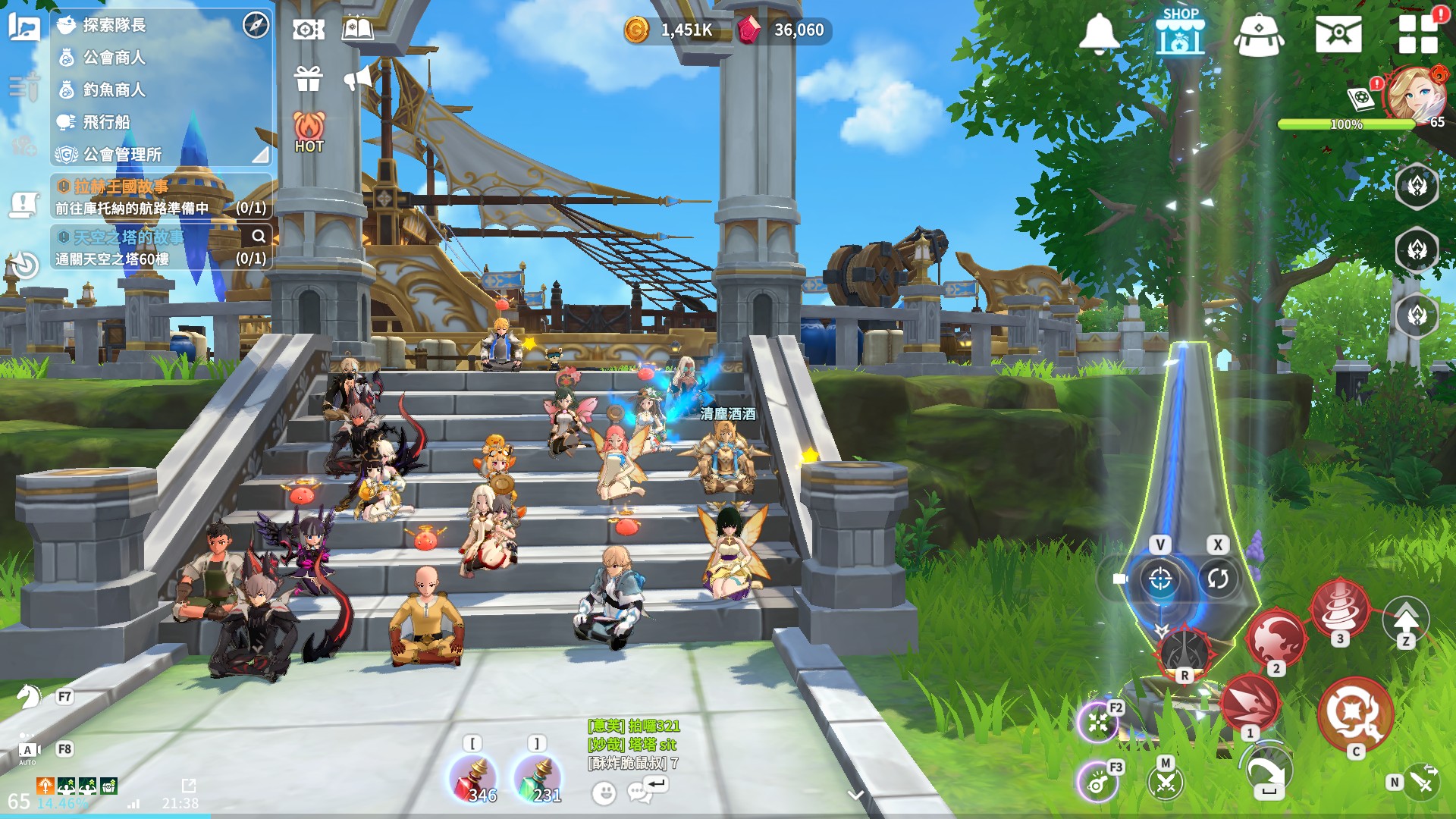
Task: Open the camera screenshot mode
Action: tap(308, 30)
